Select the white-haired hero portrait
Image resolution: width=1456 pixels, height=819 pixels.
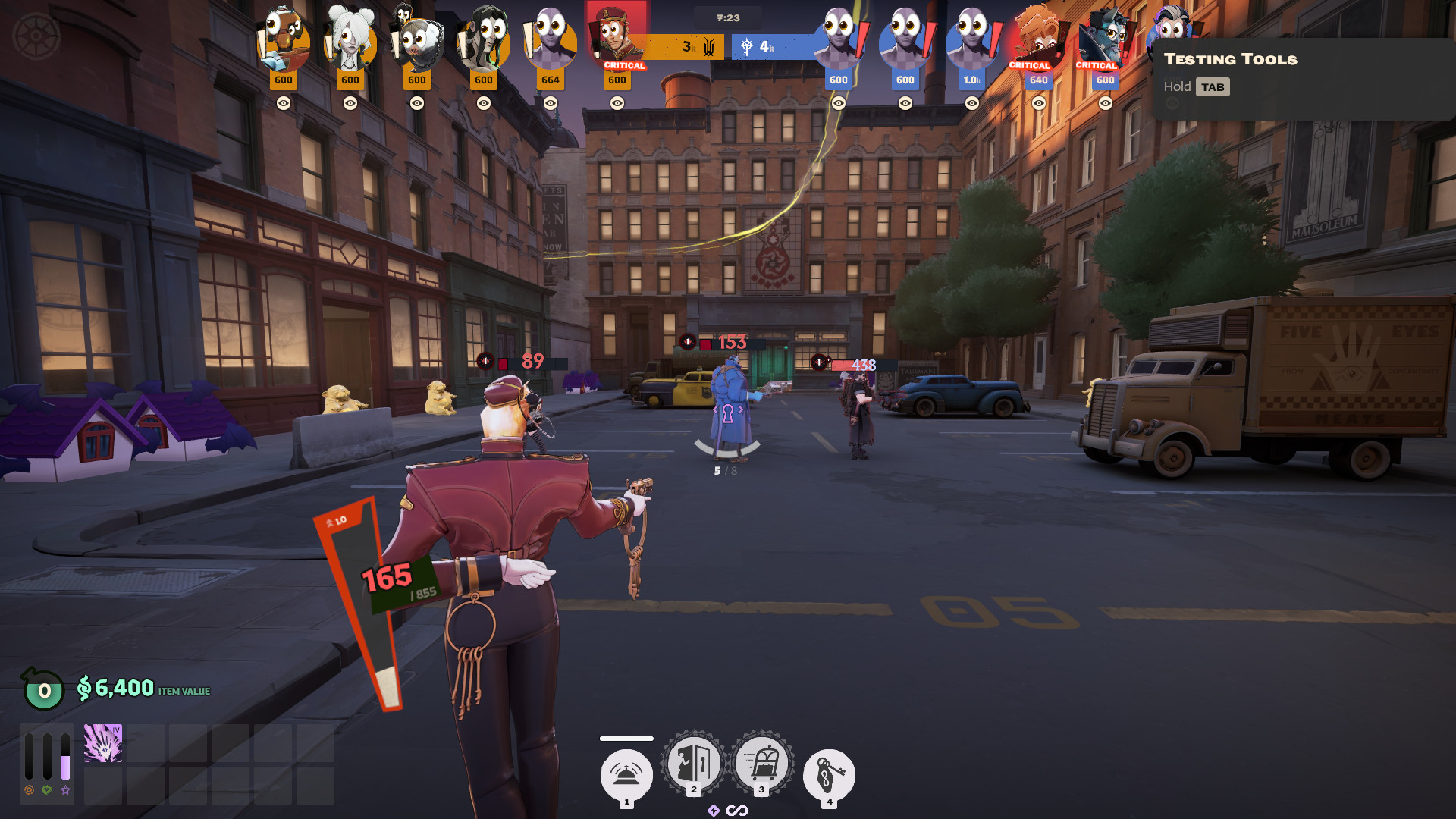coord(350,38)
